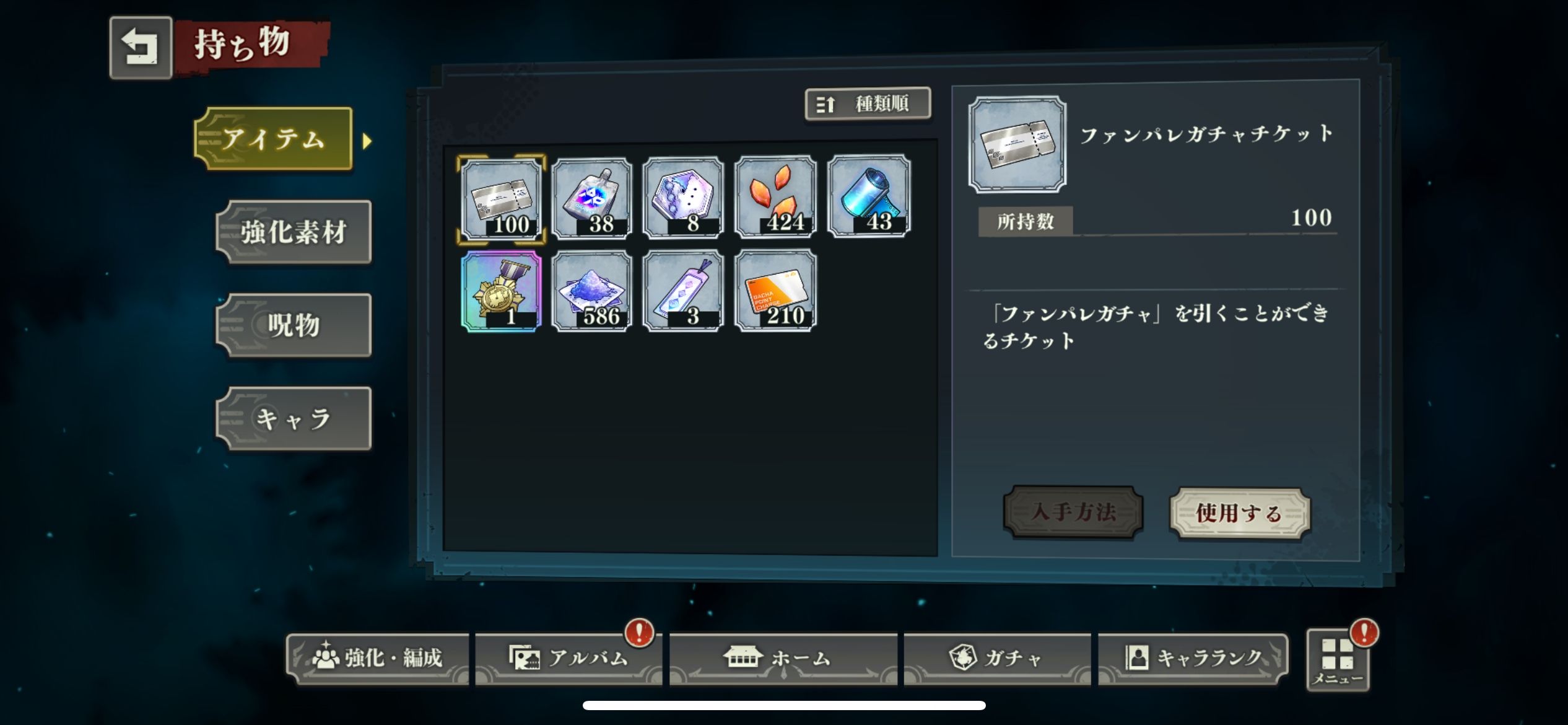
Task: Pick the purple bookmark item with 3
Action: tap(683, 291)
